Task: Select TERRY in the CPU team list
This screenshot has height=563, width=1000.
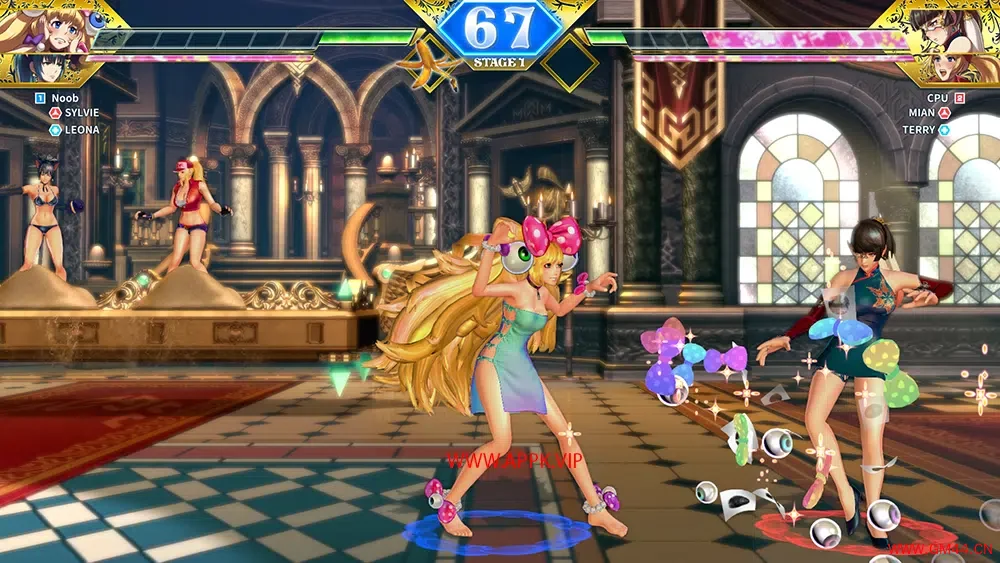Action: pos(922,130)
